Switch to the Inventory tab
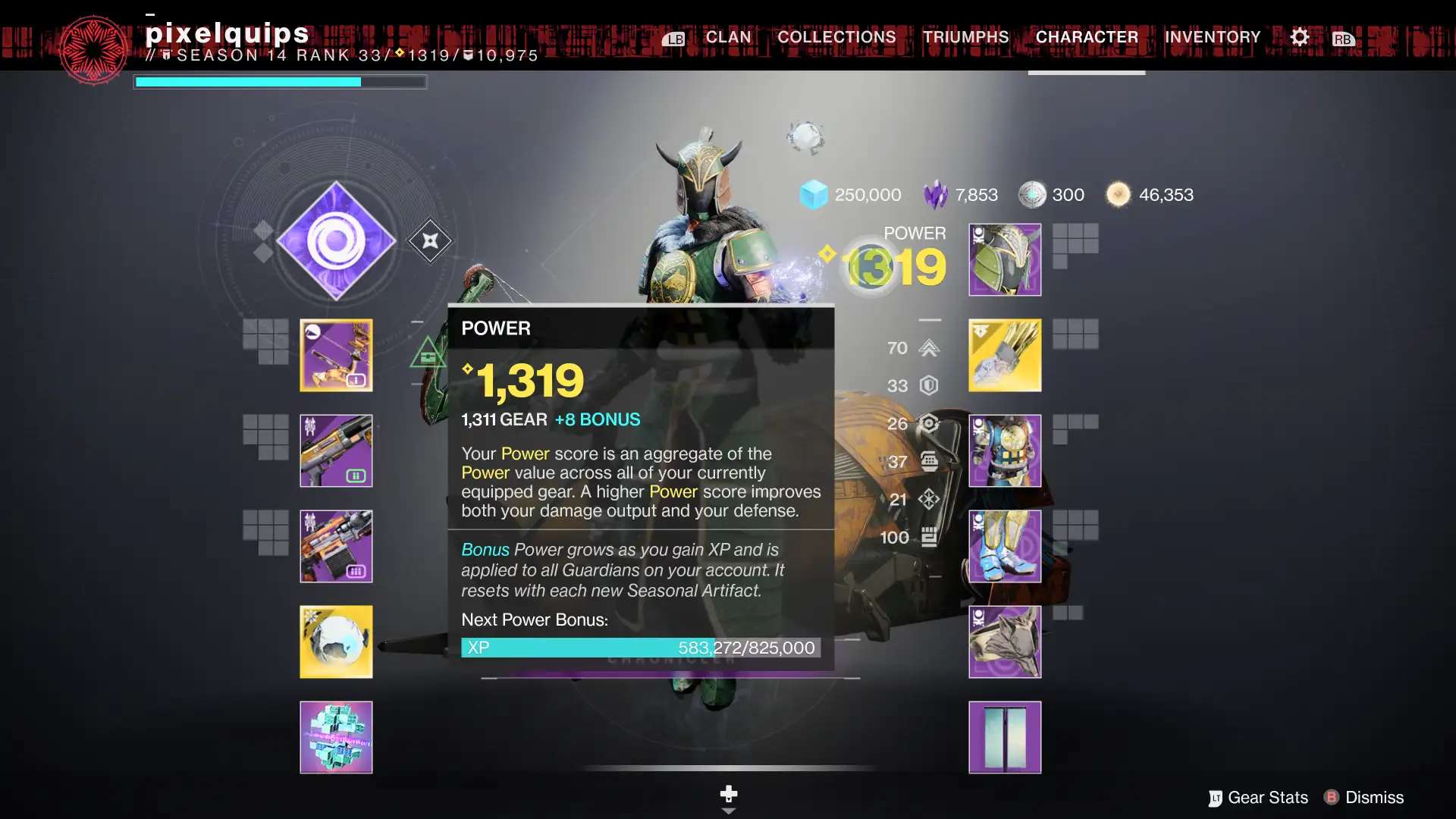The image size is (1456, 819). click(1212, 36)
